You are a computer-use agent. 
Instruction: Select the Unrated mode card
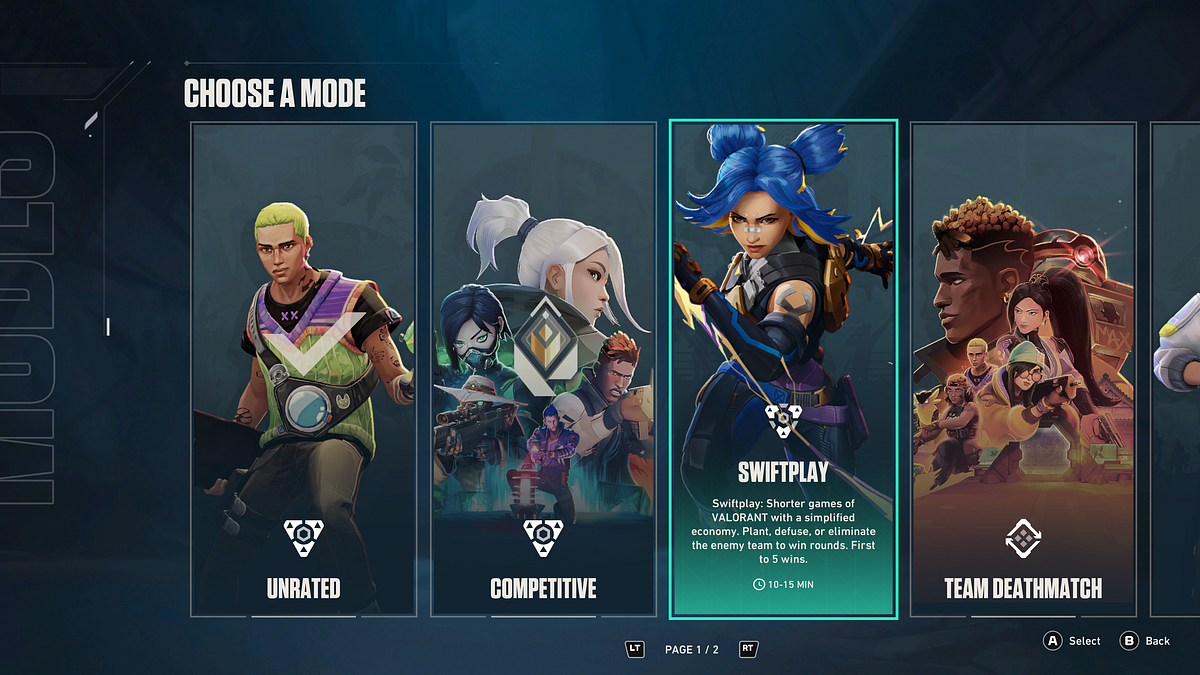303,370
